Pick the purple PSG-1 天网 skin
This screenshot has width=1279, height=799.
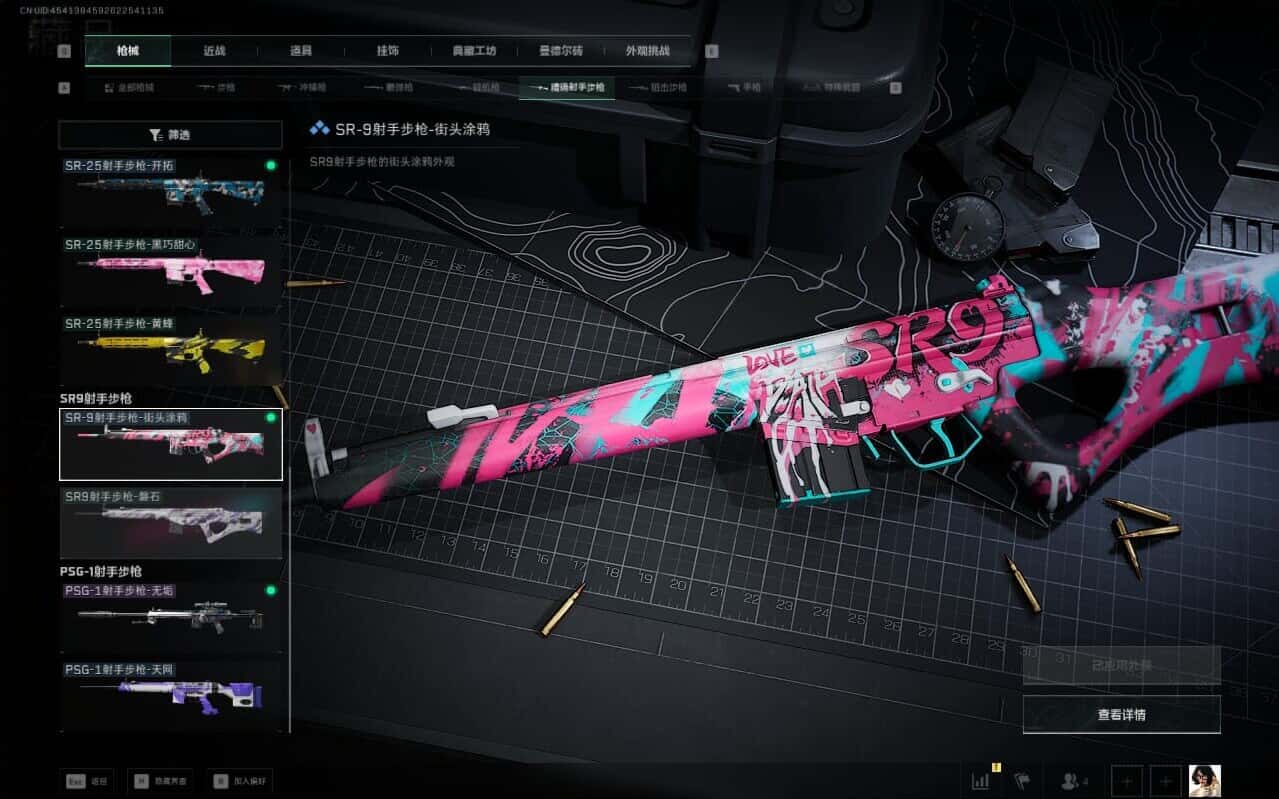pos(170,694)
